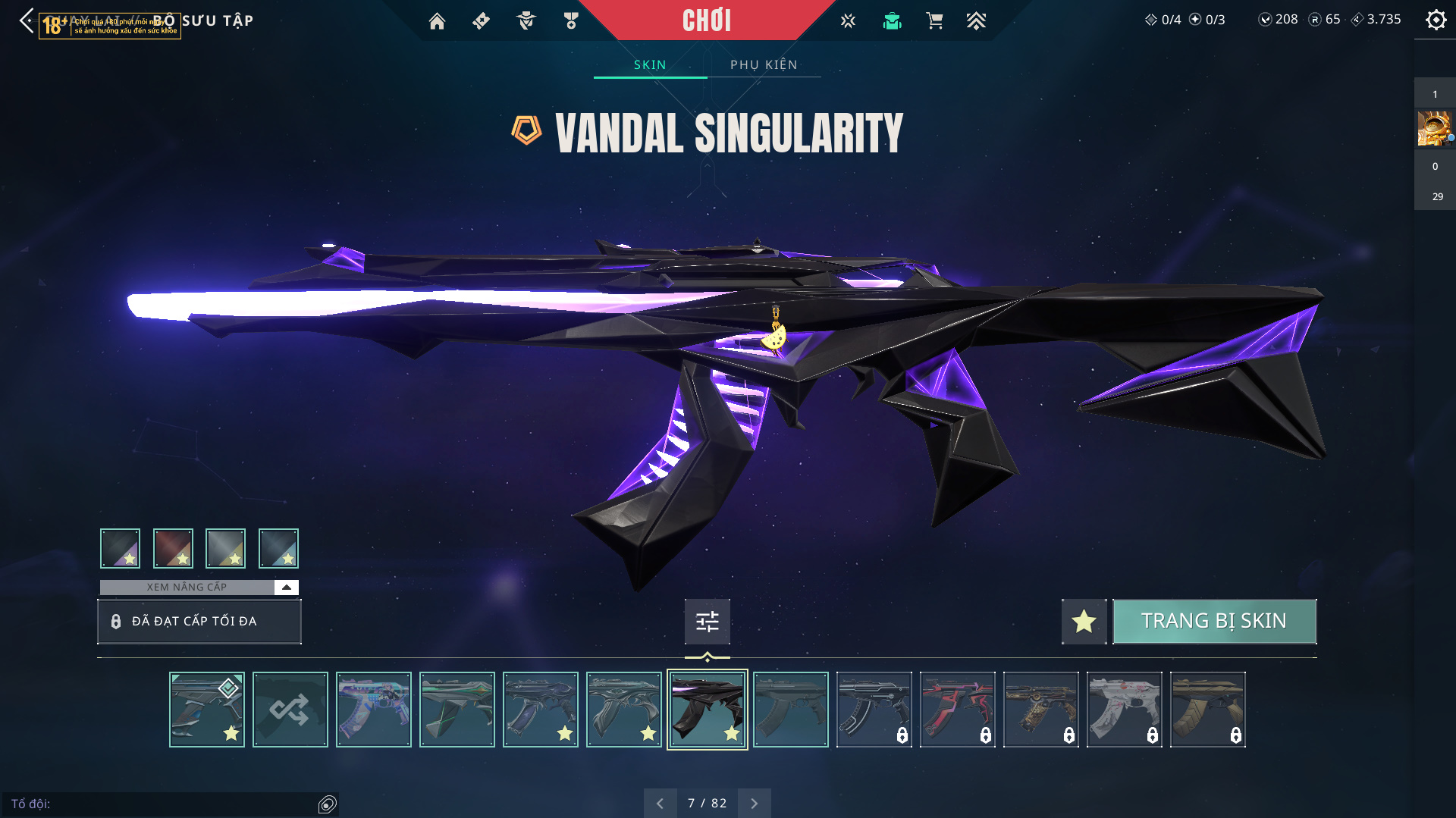
Task: Open the store cart icon
Action: 934,21
